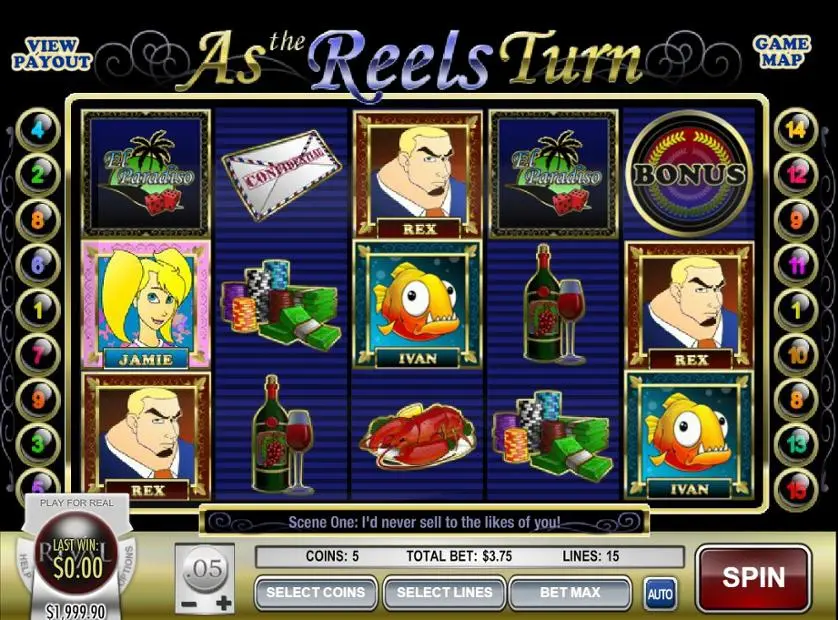The image size is (838, 620).
Task: Select payline number 4 marker
Action: 39,129
